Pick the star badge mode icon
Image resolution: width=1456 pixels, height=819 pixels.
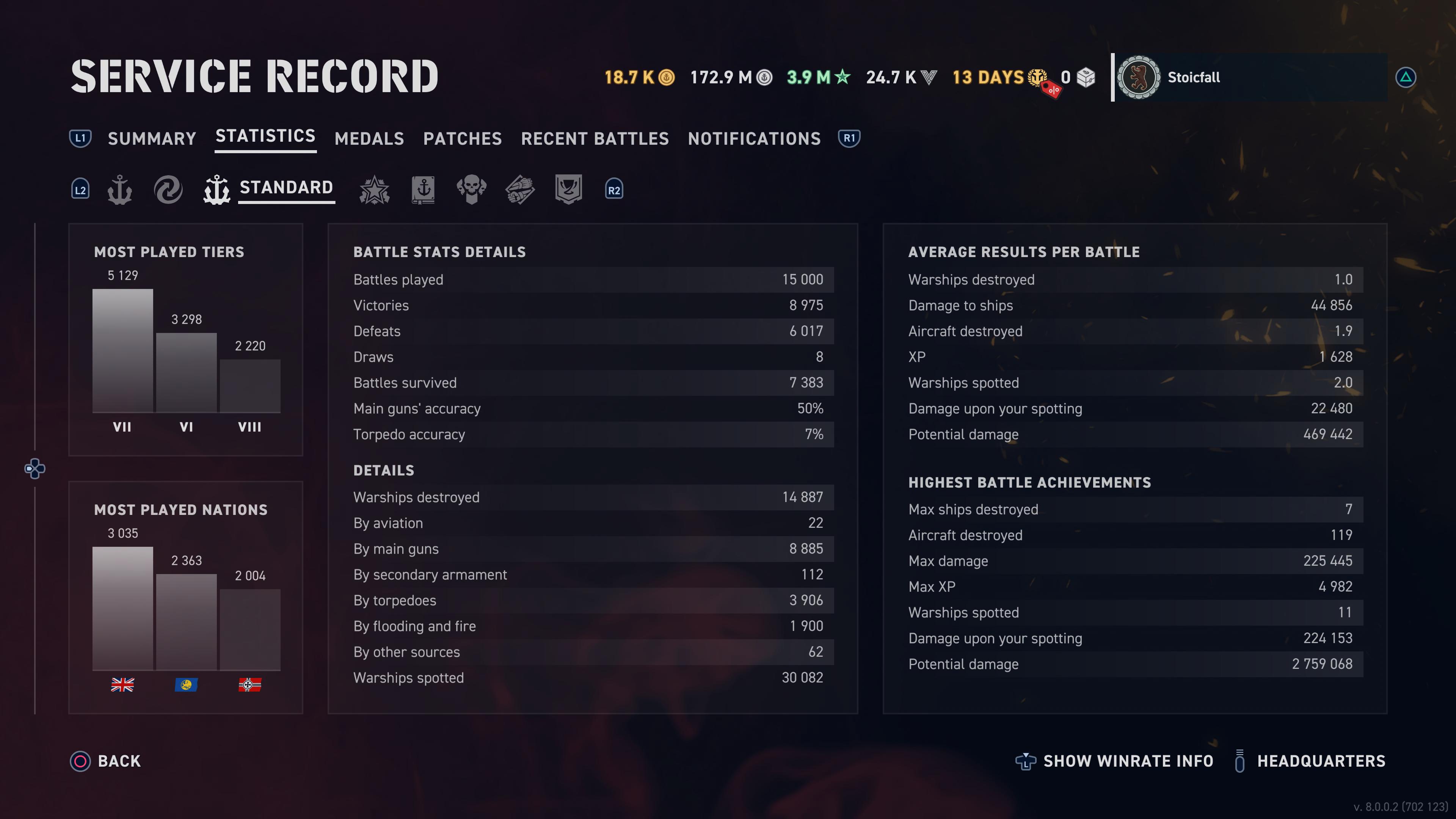[x=374, y=189]
